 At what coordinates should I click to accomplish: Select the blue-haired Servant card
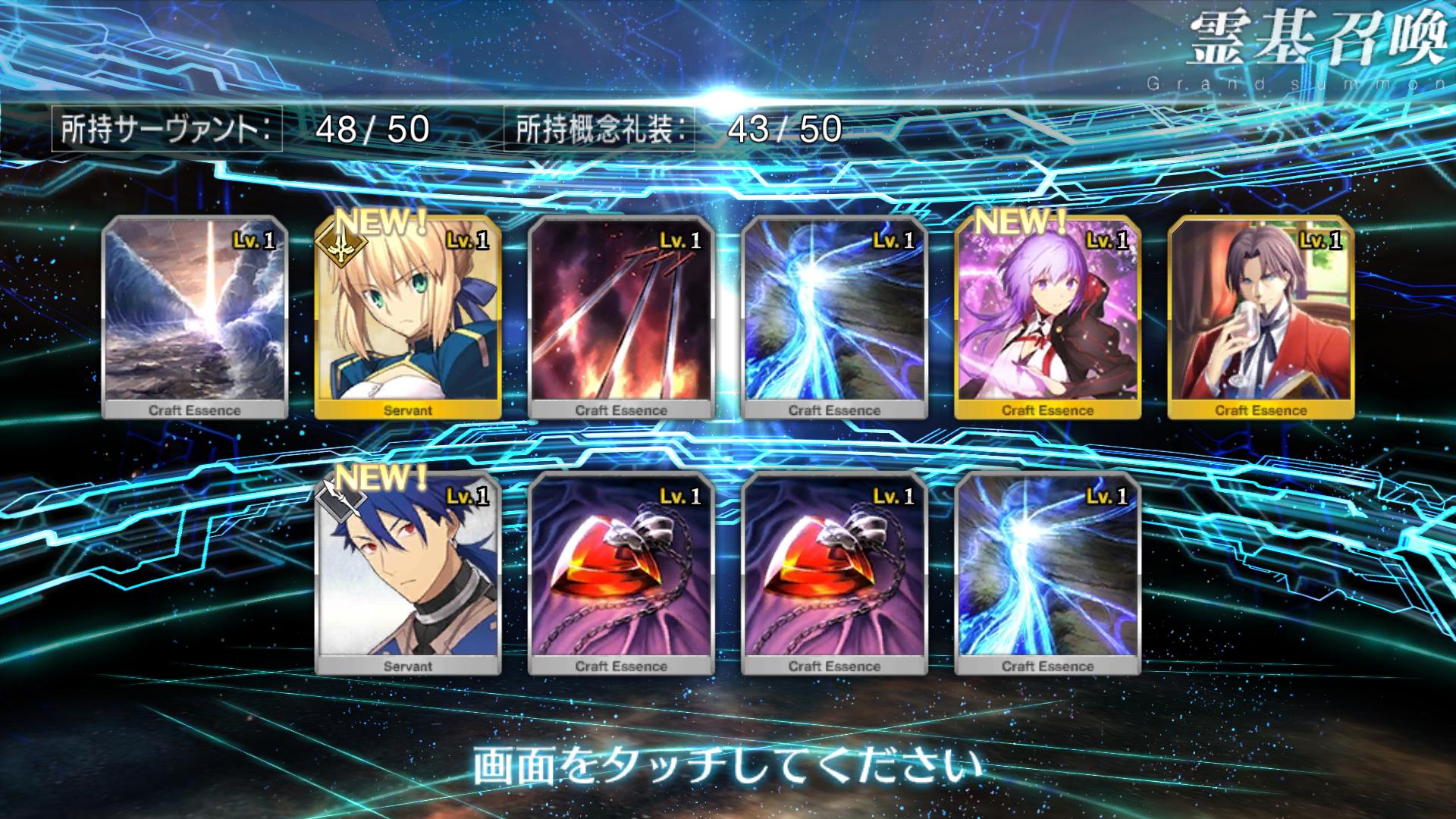pos(408,573)
